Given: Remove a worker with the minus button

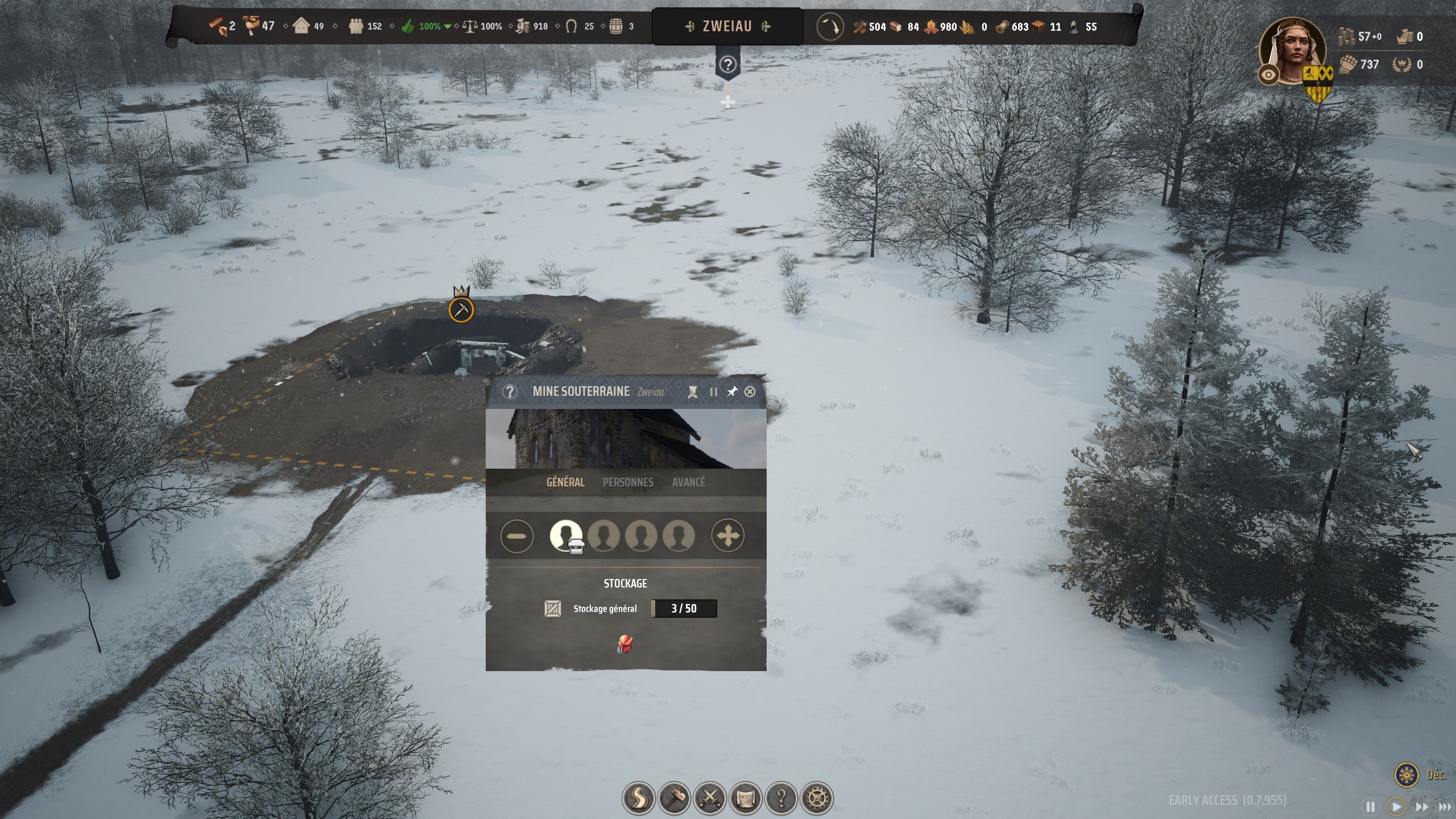Looking at the screenshot, I should click(x=517, y=536).
